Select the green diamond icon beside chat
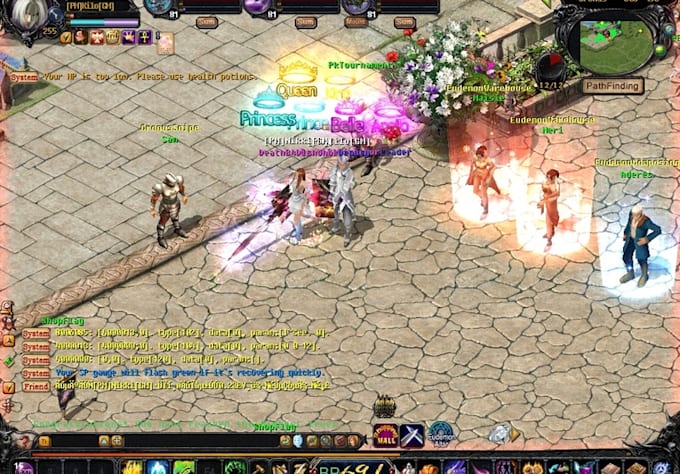680x474 pixels. pyautogui.click(x=8, y=360)
